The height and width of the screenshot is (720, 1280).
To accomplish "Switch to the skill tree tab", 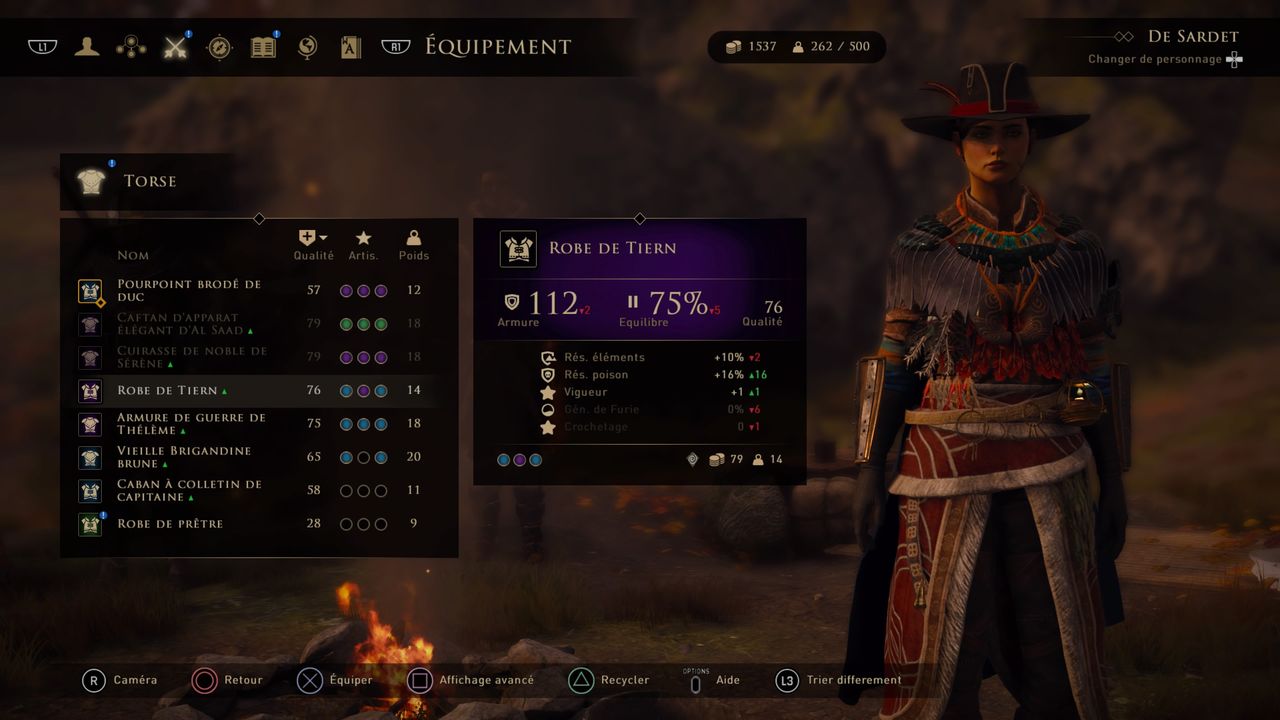I will (x=131, y=46).
